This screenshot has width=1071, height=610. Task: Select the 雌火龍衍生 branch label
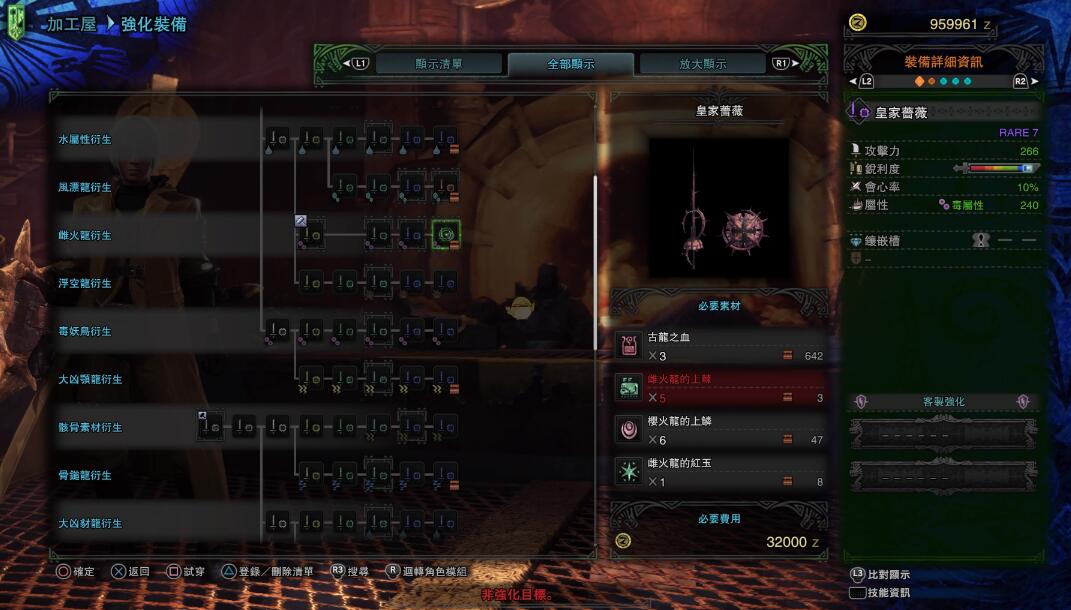[85, 235]
